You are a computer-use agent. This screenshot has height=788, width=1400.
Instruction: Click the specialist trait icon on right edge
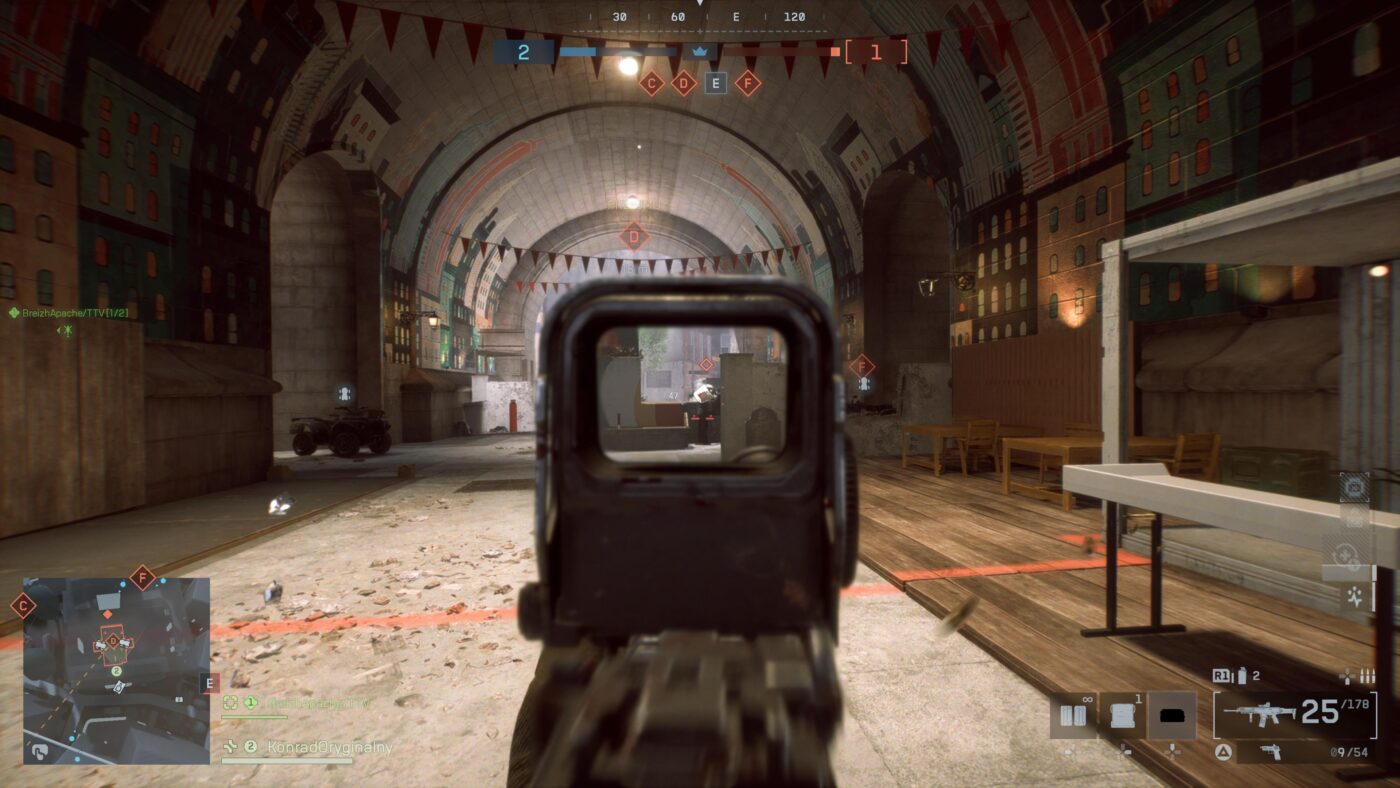[x=1355, y=598]
